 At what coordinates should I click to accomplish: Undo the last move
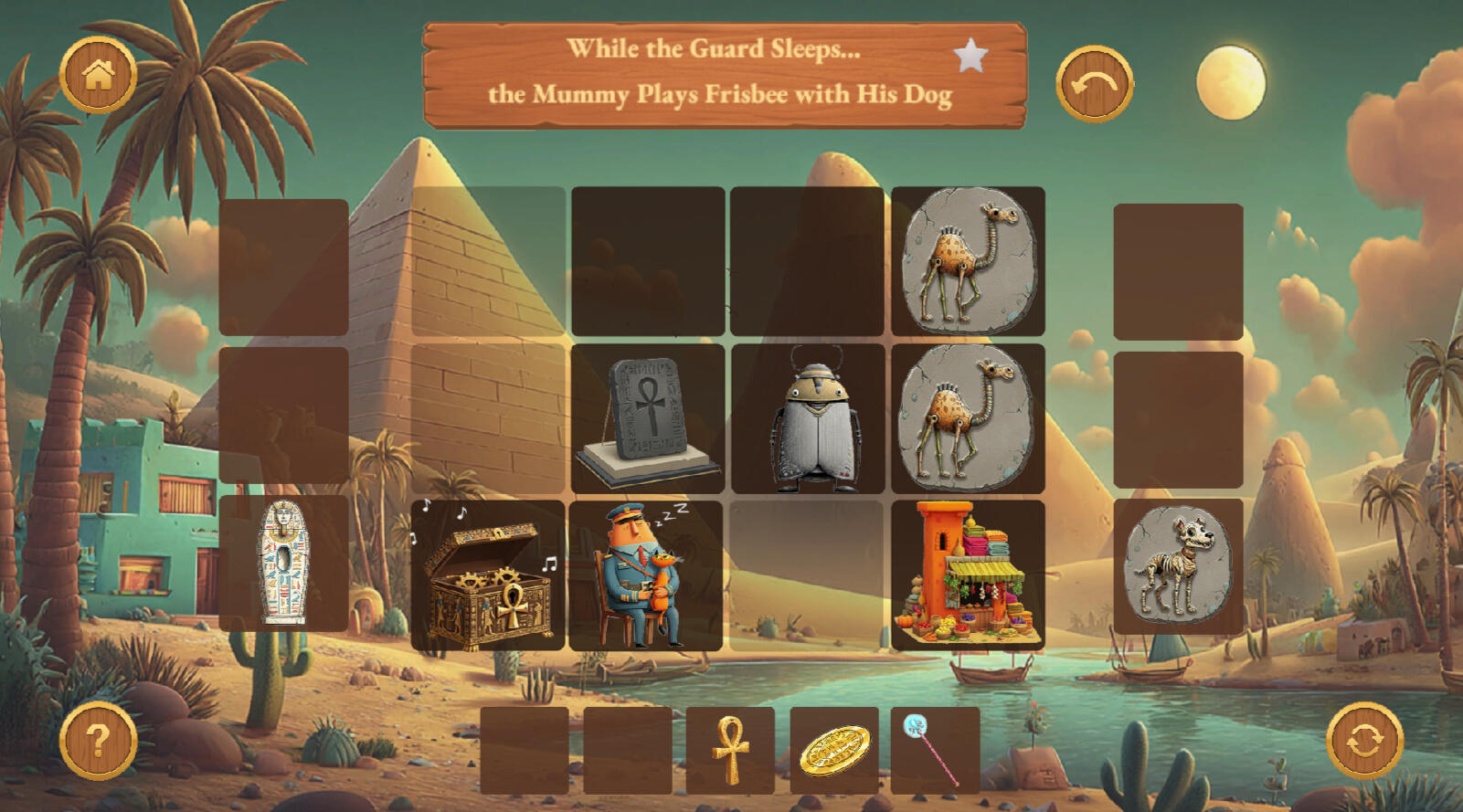[1094, 84]
